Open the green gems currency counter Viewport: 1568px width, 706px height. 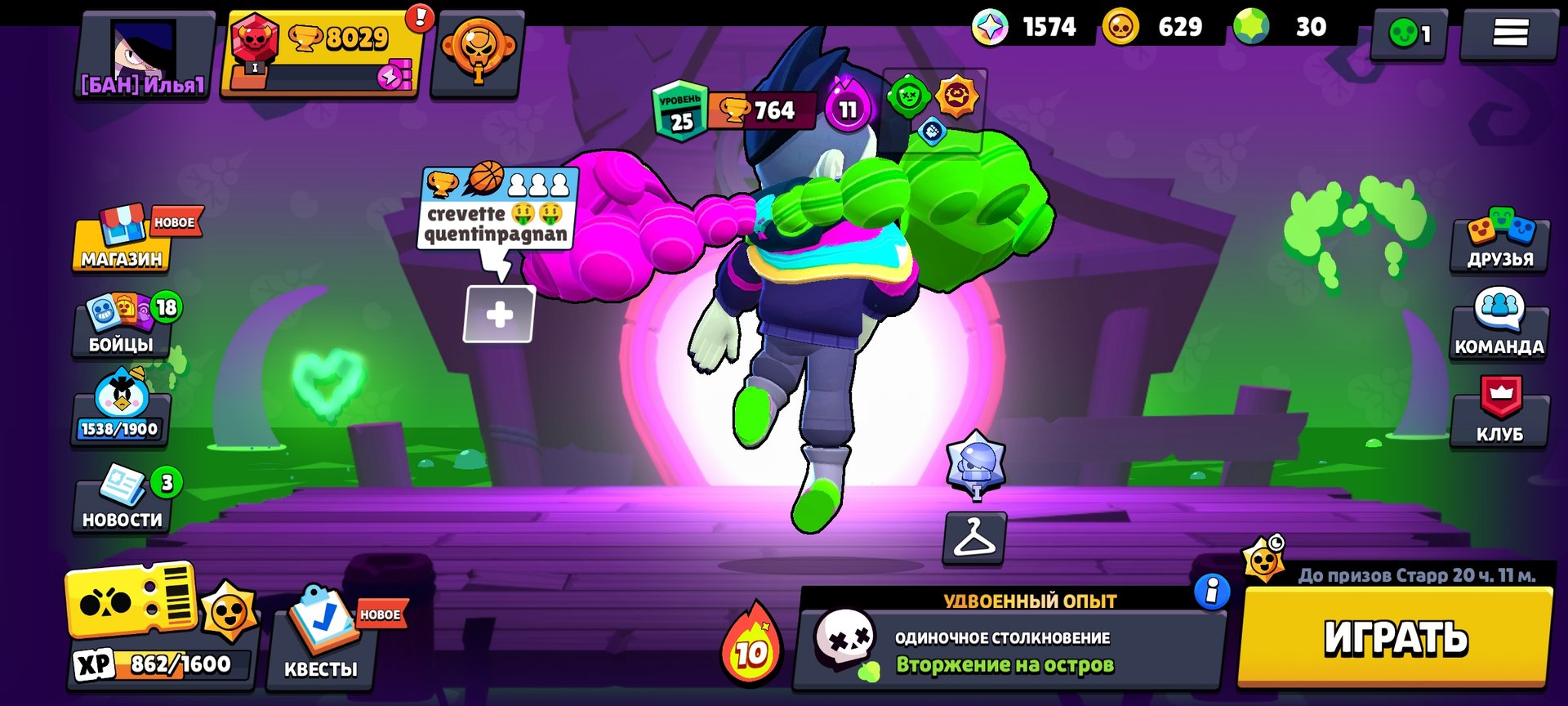point(1284,27)
